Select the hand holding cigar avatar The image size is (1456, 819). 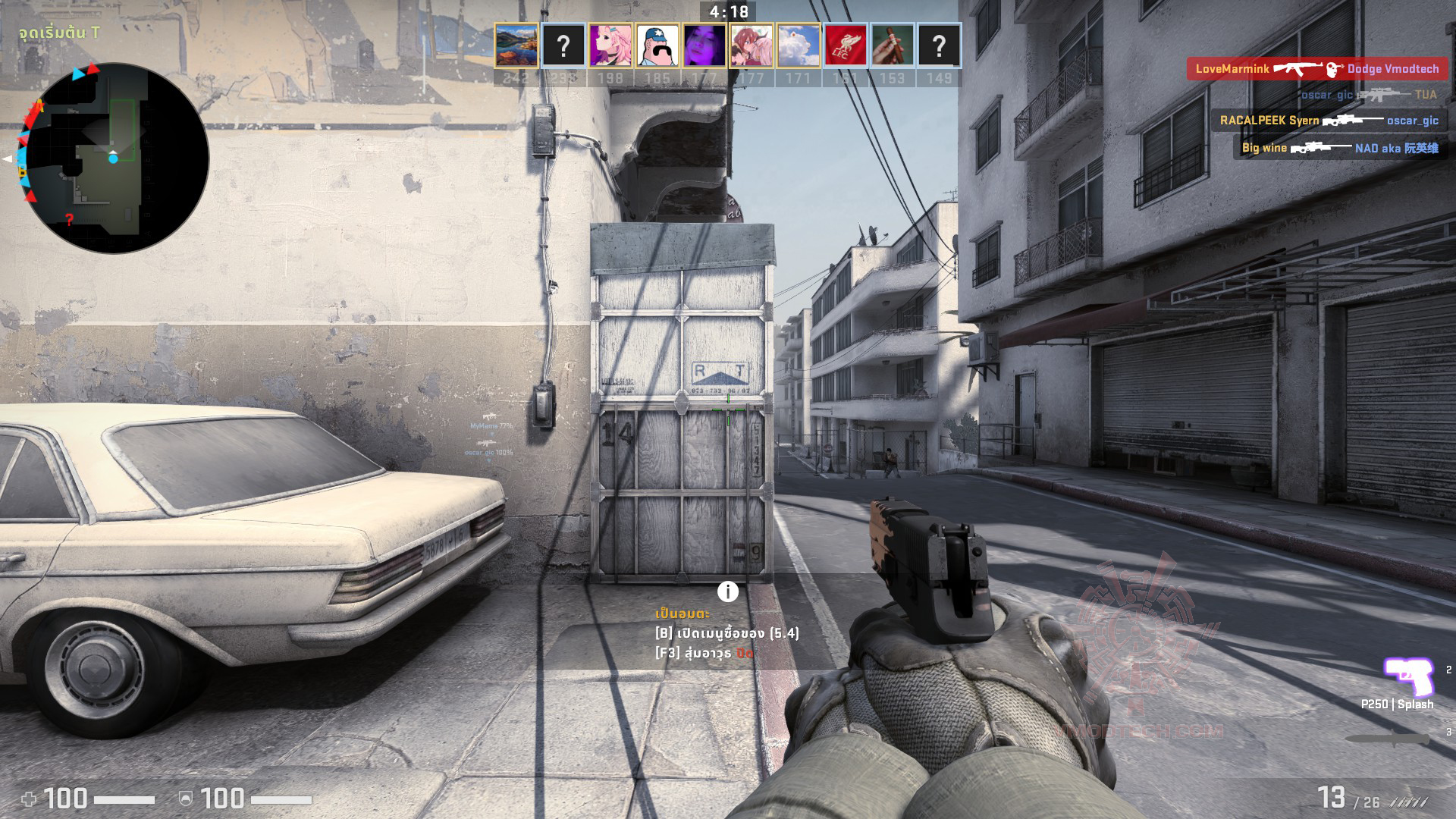(x=893, y=46)
